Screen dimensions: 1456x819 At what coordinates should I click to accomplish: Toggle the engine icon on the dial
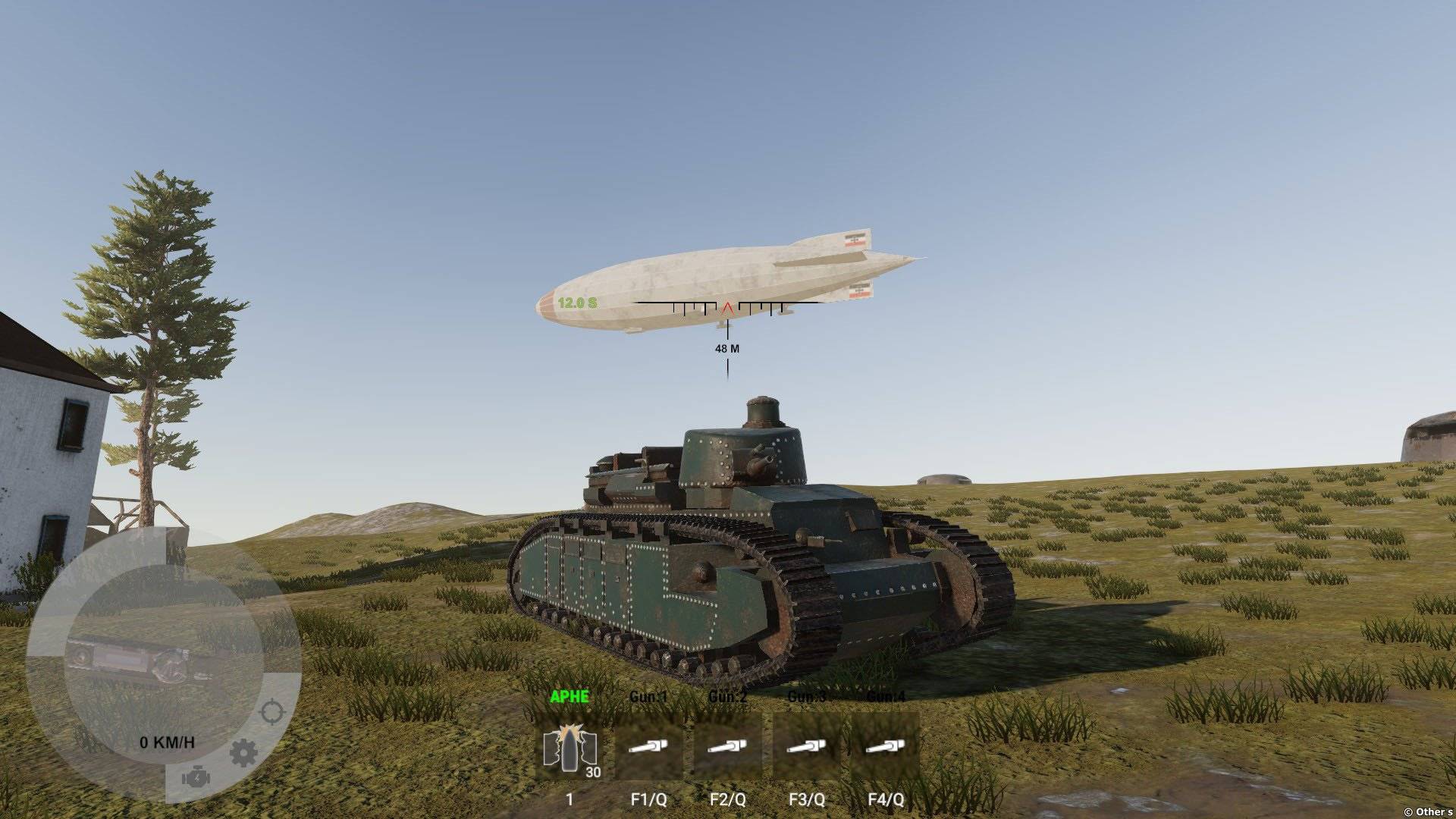194,778
